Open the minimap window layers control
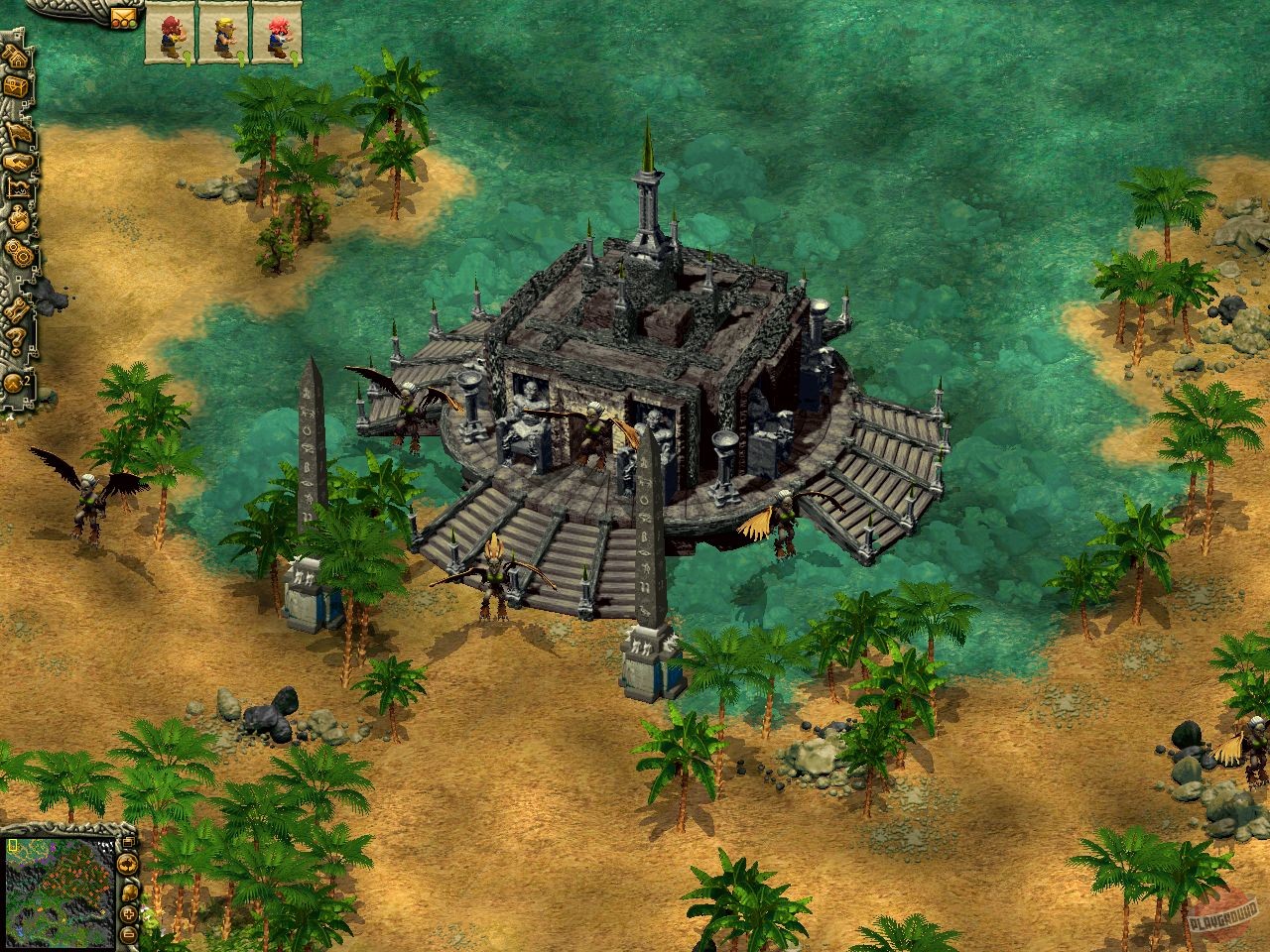This screenshot has height=952, width=1270. coord(128,843)
